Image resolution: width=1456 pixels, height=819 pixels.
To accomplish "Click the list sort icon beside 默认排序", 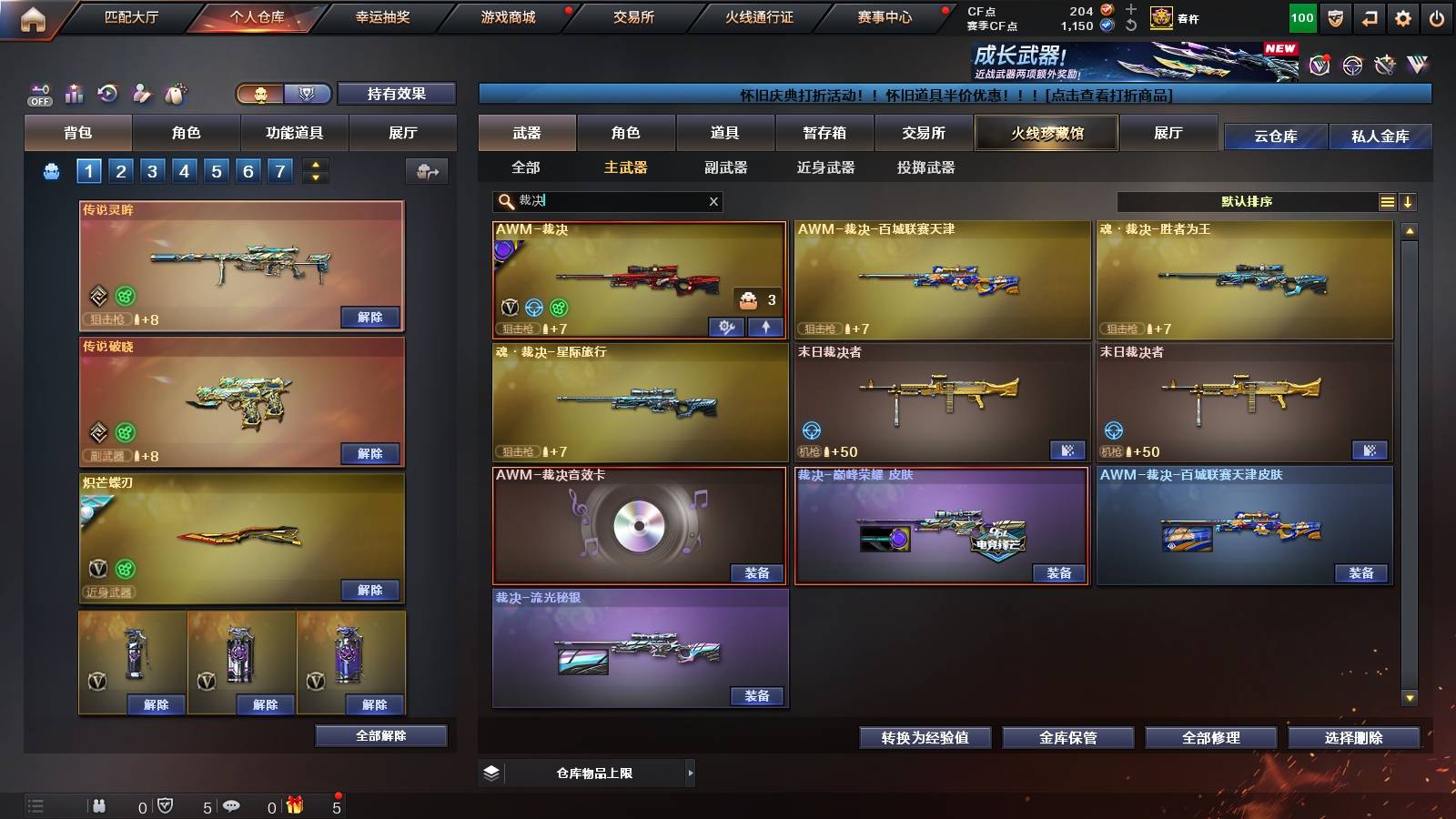I will point(1387,201).
